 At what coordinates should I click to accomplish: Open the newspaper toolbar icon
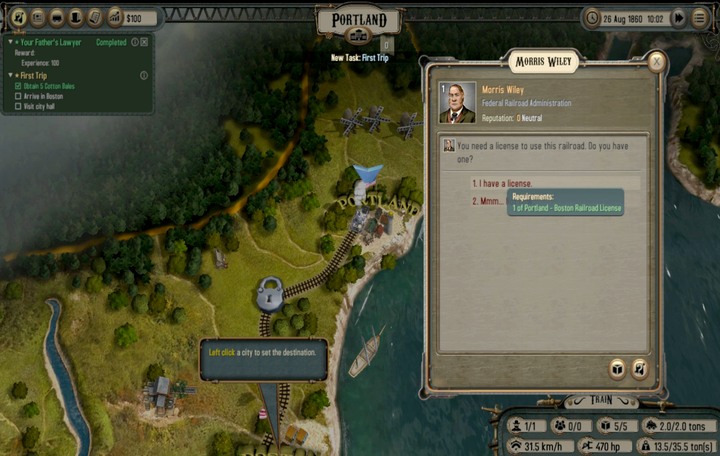[x=95, y=17]
